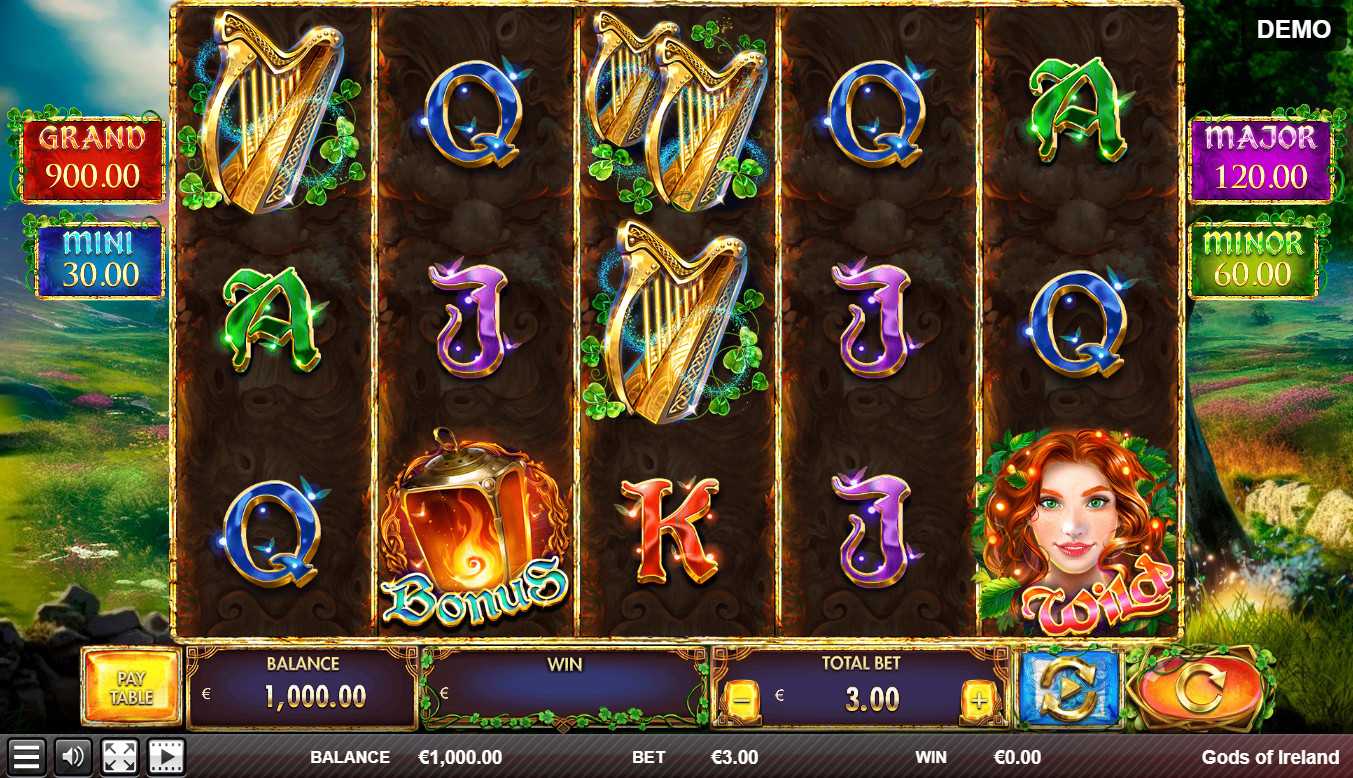This screenshot has width=1353, height=778.
Task: Toggle the sound speaker icon
Action: pyautogui.click(x=72, y=757)
